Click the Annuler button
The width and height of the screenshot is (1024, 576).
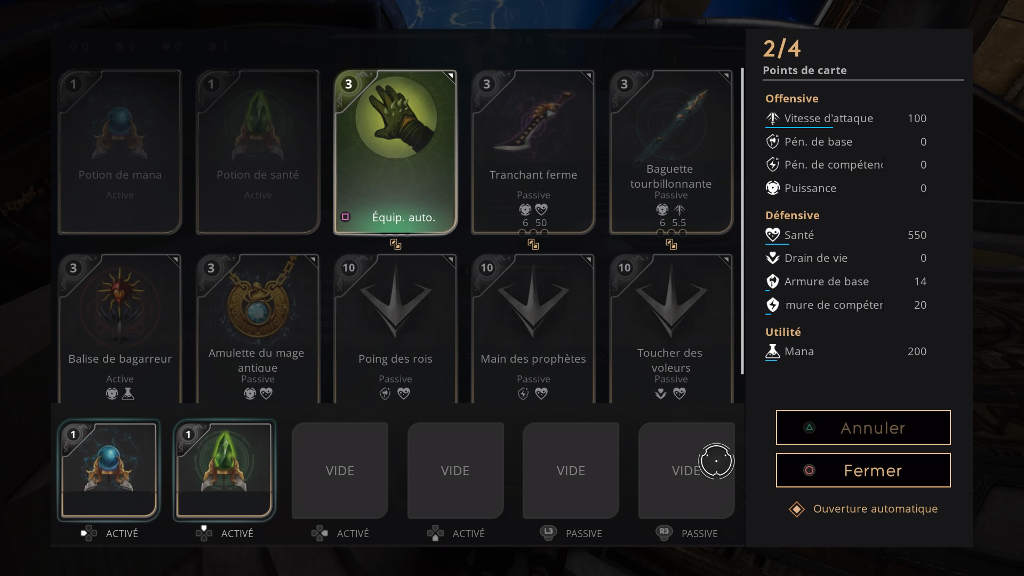(863, 428)
